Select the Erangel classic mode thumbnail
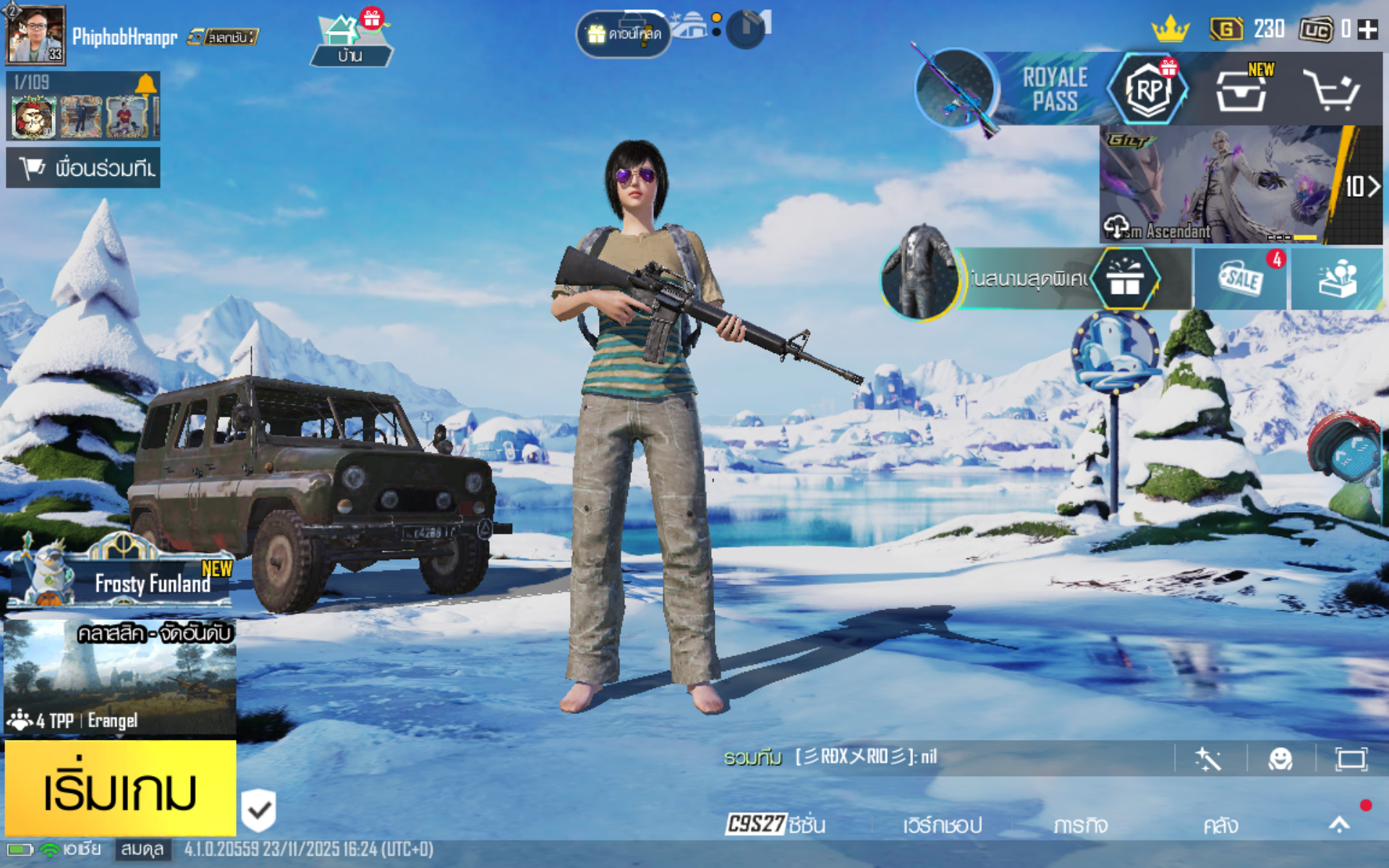1389x868 pixels. click(x=119, y=676)
